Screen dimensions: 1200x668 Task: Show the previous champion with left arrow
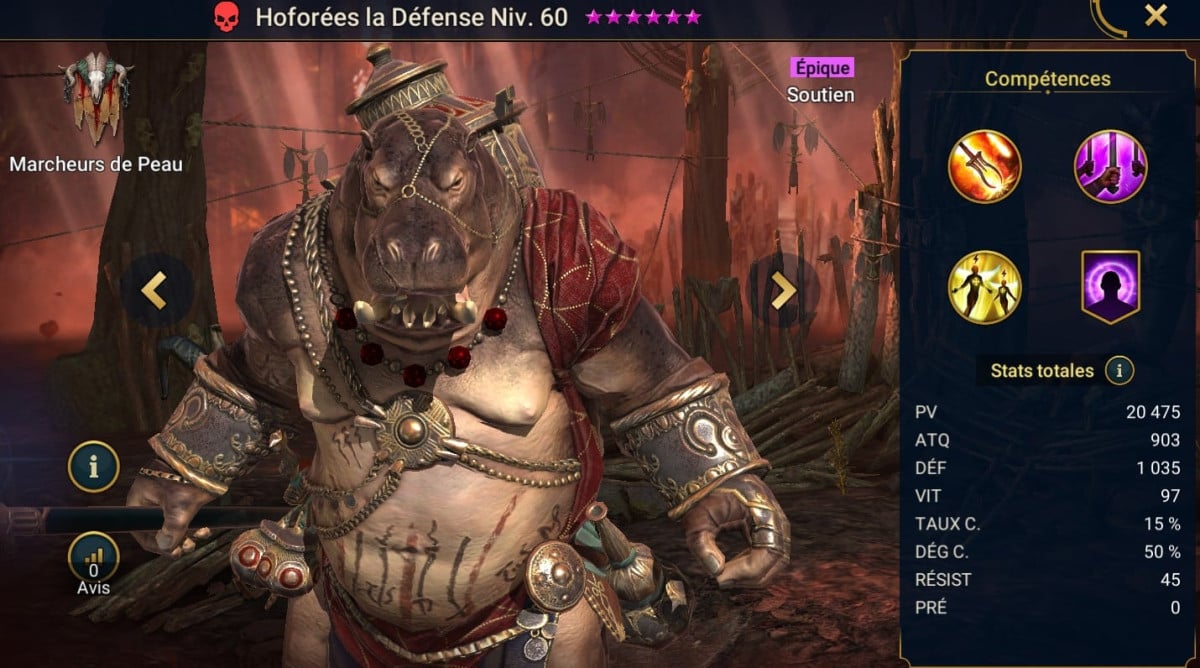pos(153,289)
